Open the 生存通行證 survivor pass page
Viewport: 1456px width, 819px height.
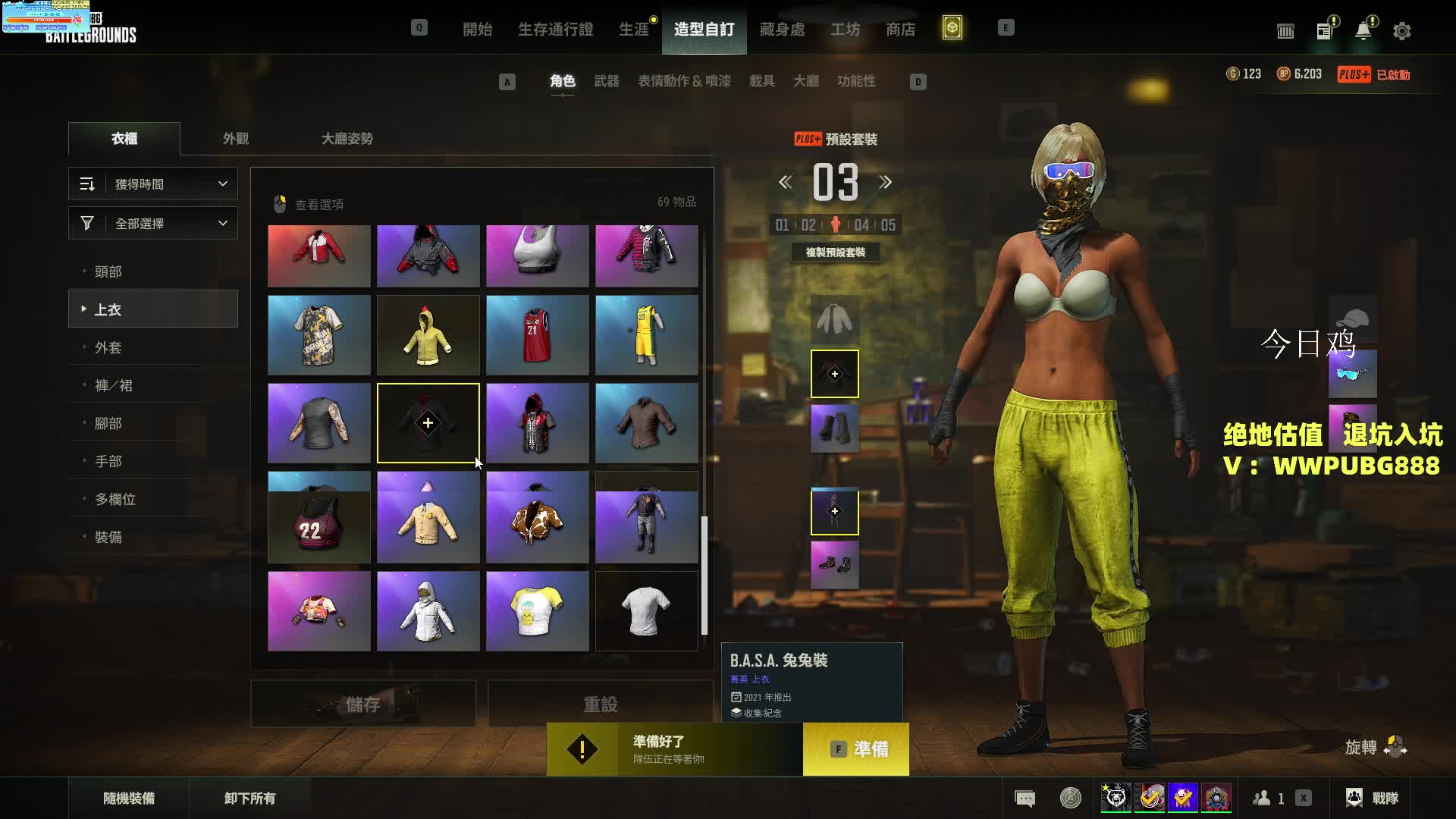pos(555,30)
